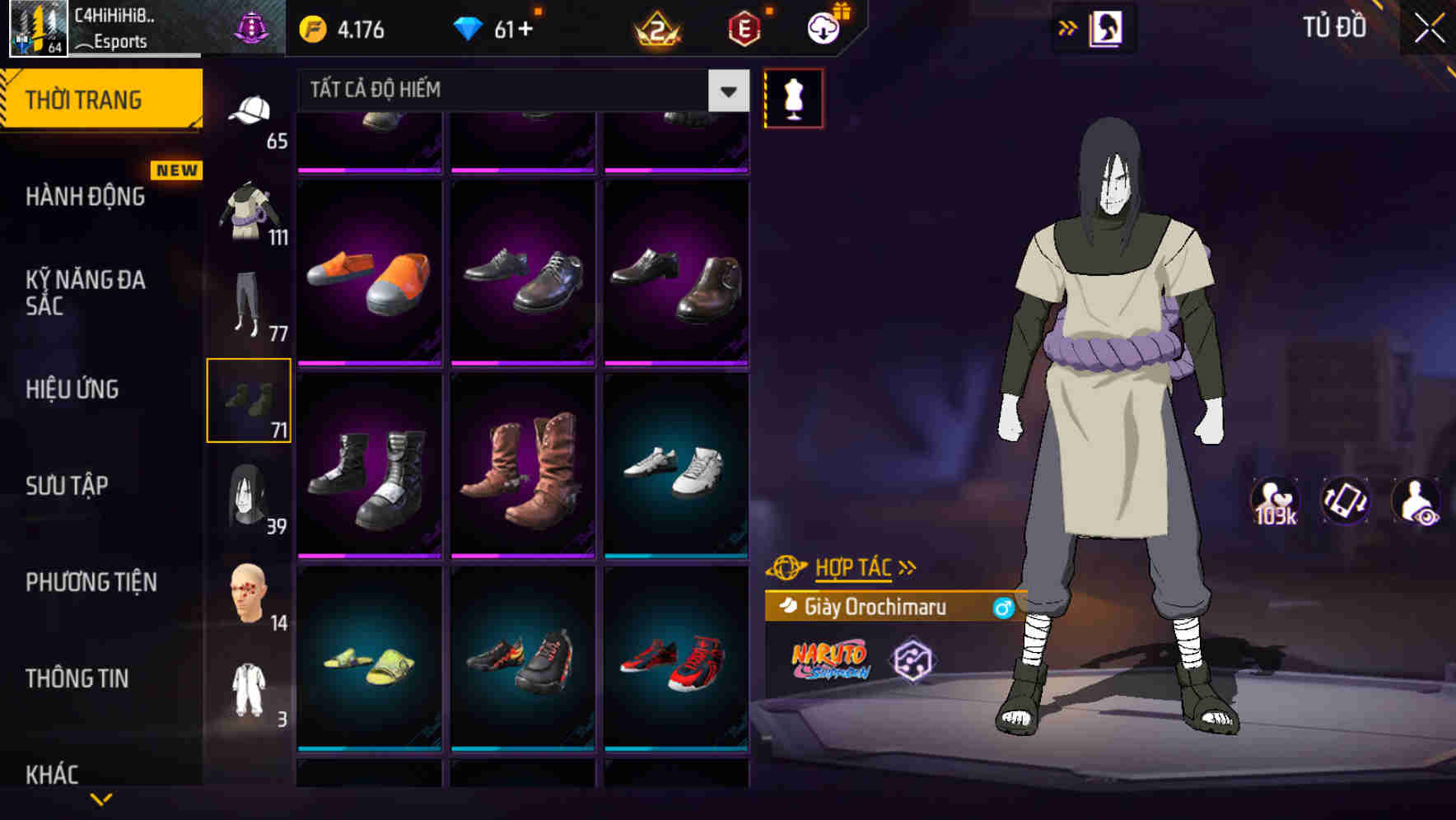Select the mannequin outfit preset icon
Viewport: 1456px width, 820px height.
[x=793, y=99]
